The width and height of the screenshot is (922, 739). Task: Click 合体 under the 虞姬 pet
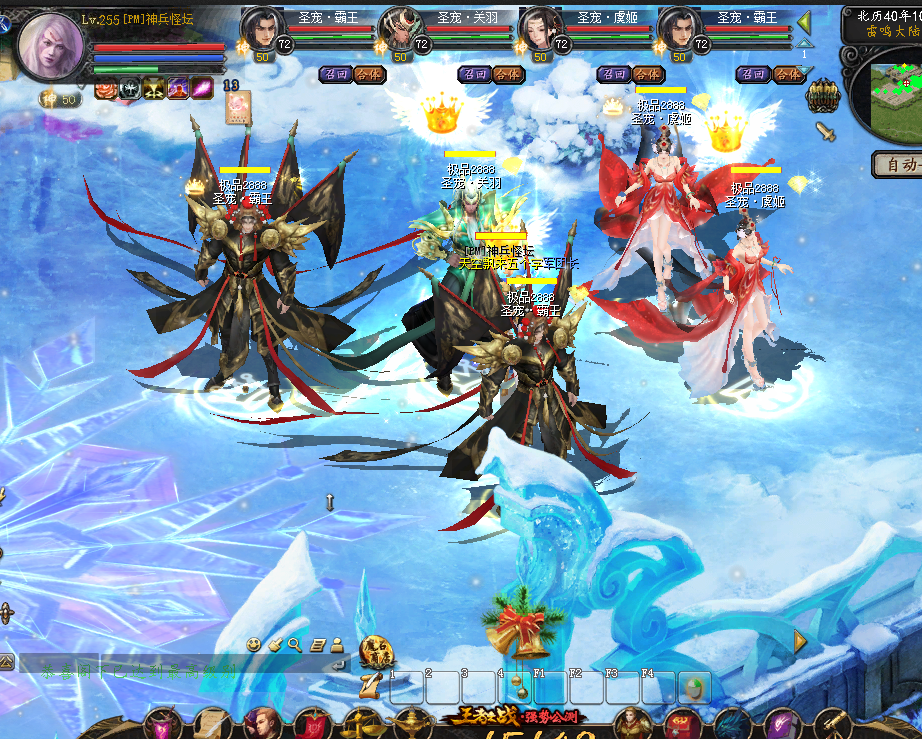tap(647, 74)
